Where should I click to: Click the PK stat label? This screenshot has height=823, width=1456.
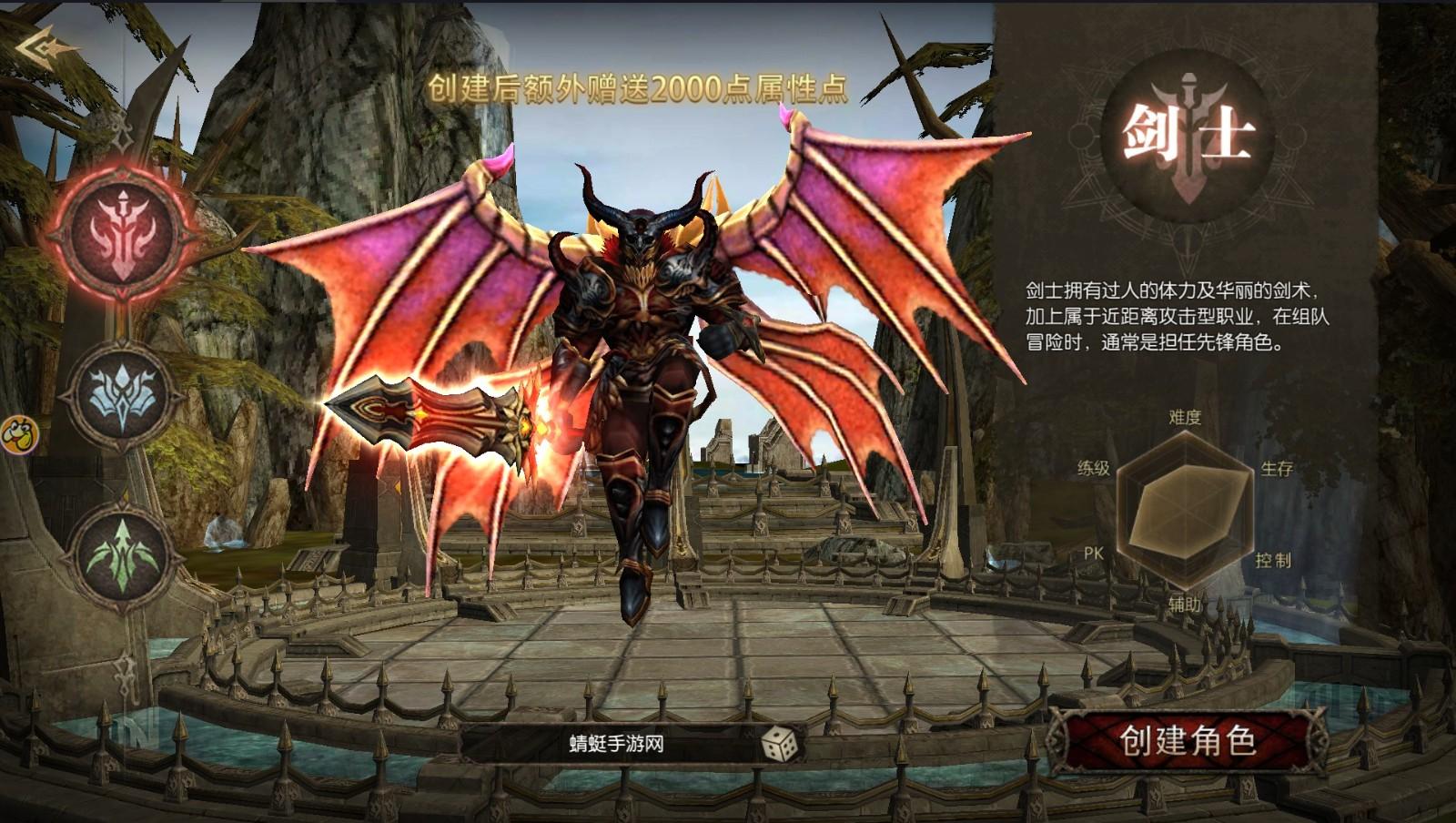click(1095, 554)
